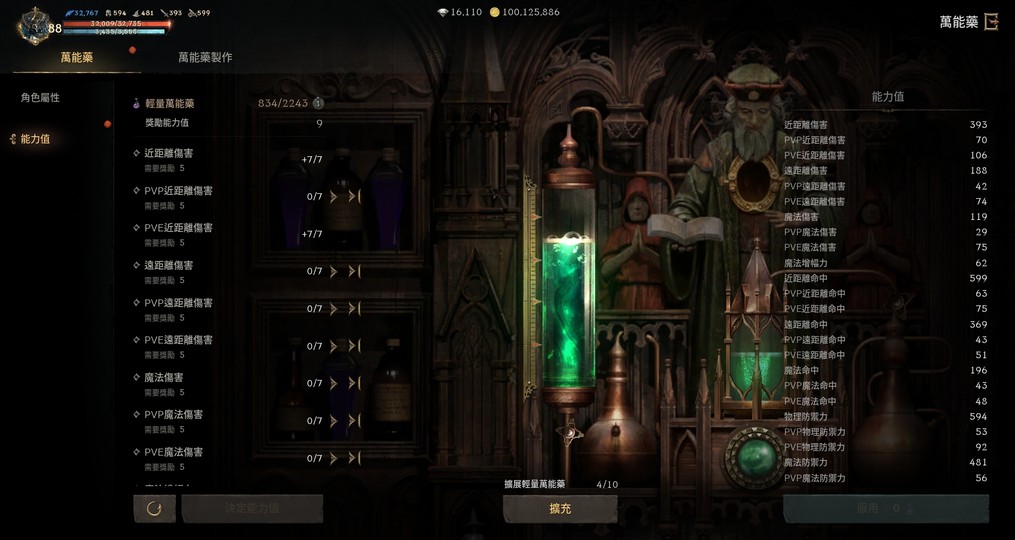Add one point to PVP近距離傷害

click(x=334, y=197)
